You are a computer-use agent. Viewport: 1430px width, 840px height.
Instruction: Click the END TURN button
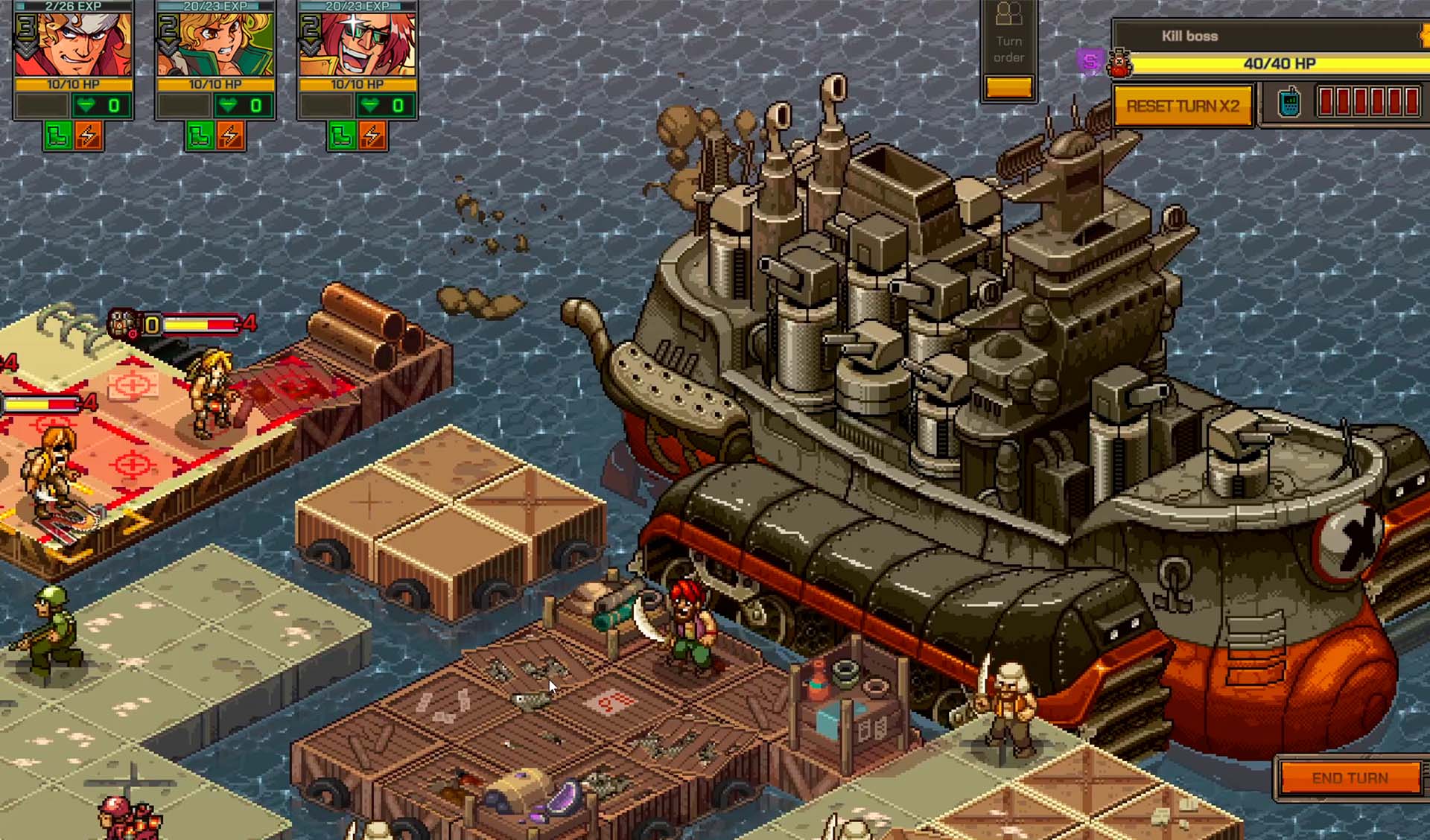point(1350,778)
